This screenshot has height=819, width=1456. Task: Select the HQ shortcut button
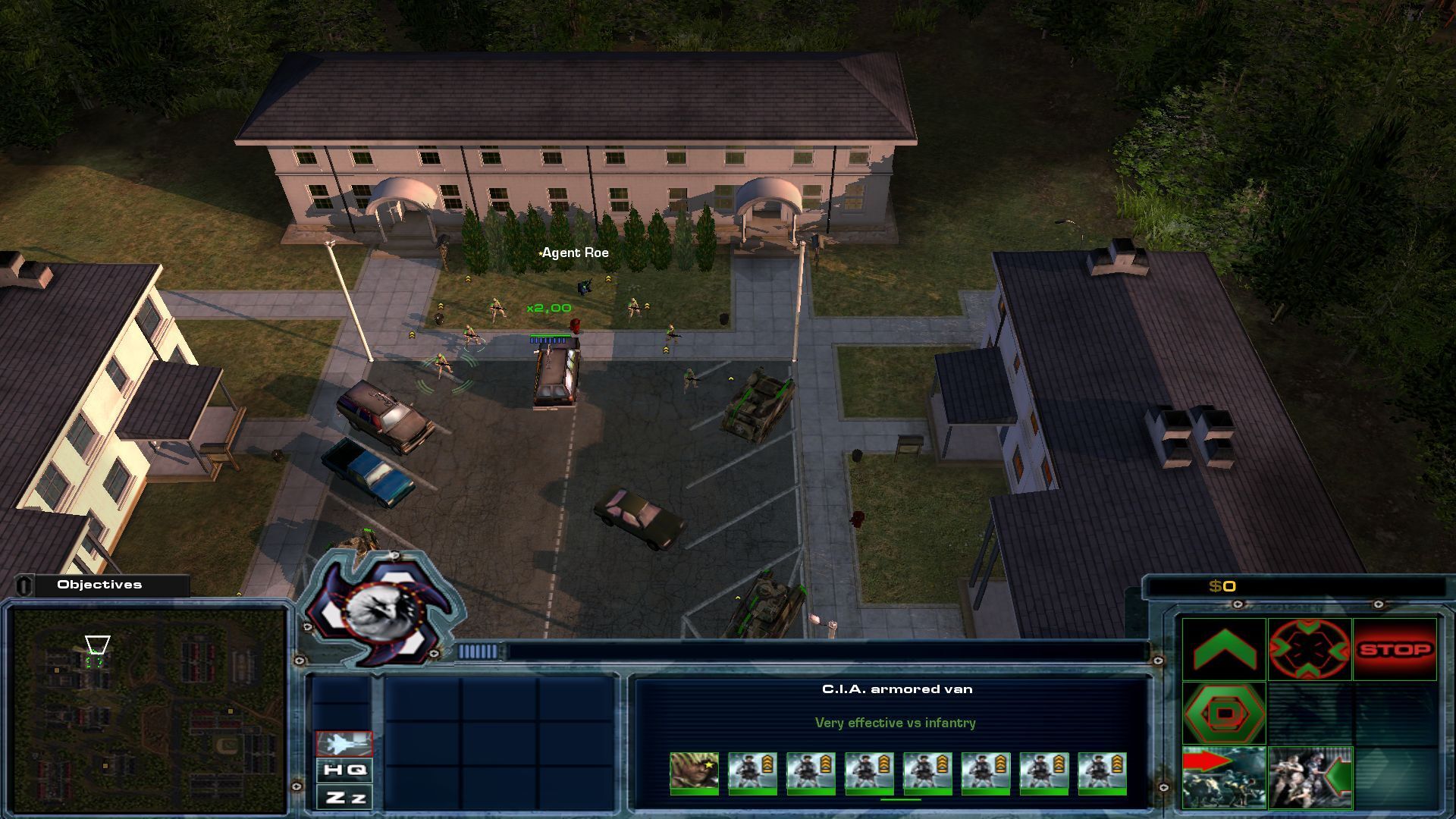coord(344,770)
